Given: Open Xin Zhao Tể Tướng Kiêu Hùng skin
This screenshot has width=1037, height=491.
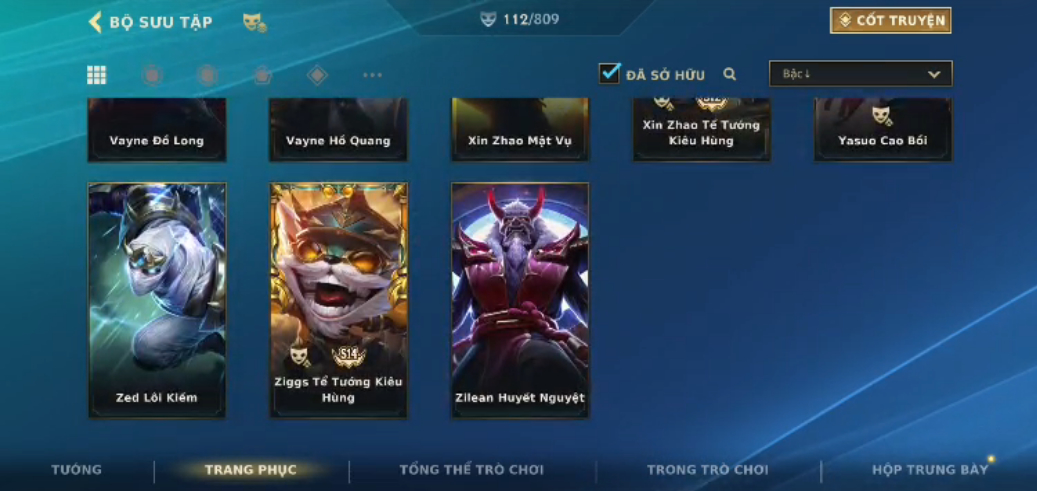Looking at the screenshot, I should click(701, 130).
